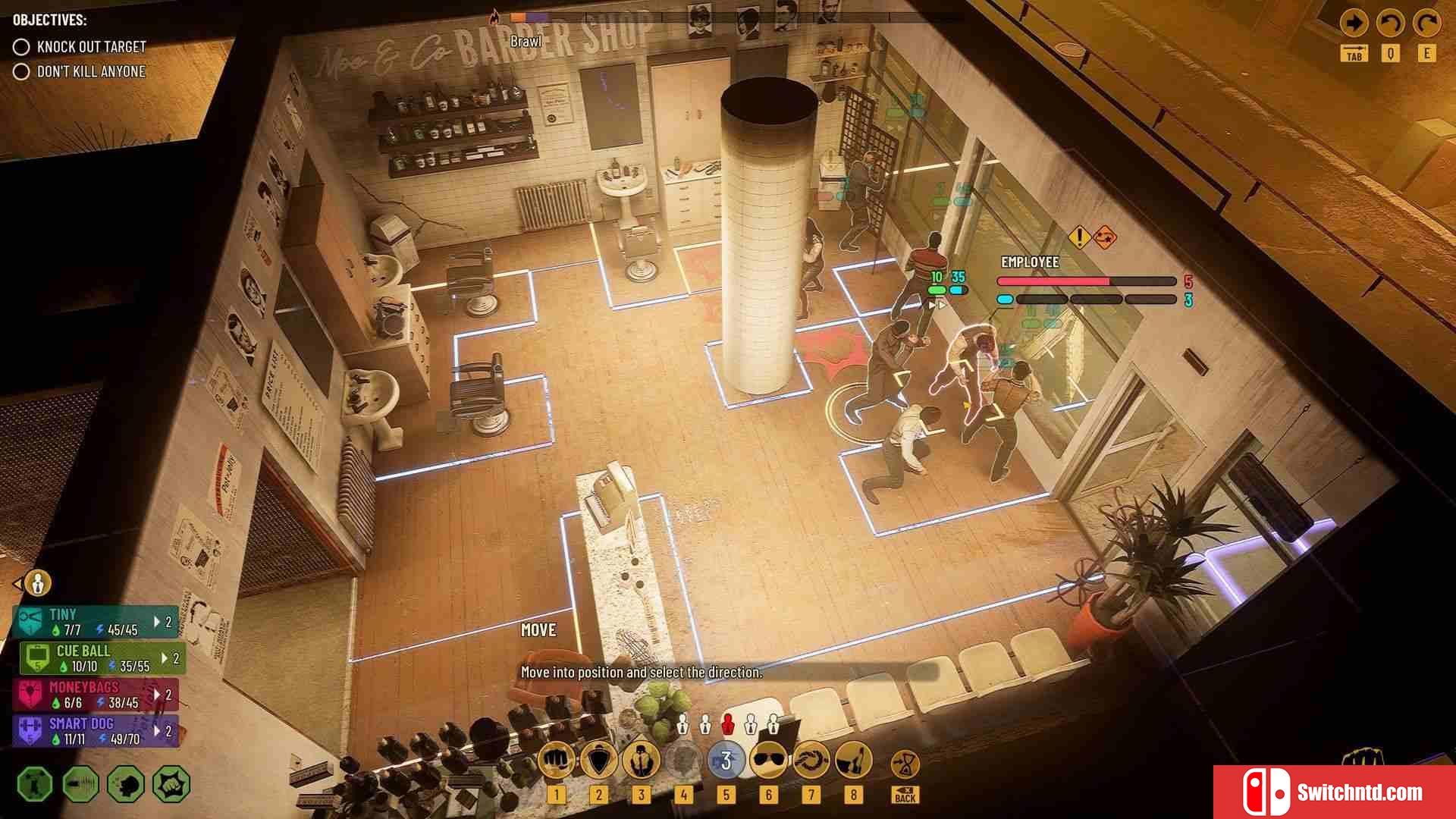
Task: Activate the broken bottle ability
Action: (x=853, y=760)
